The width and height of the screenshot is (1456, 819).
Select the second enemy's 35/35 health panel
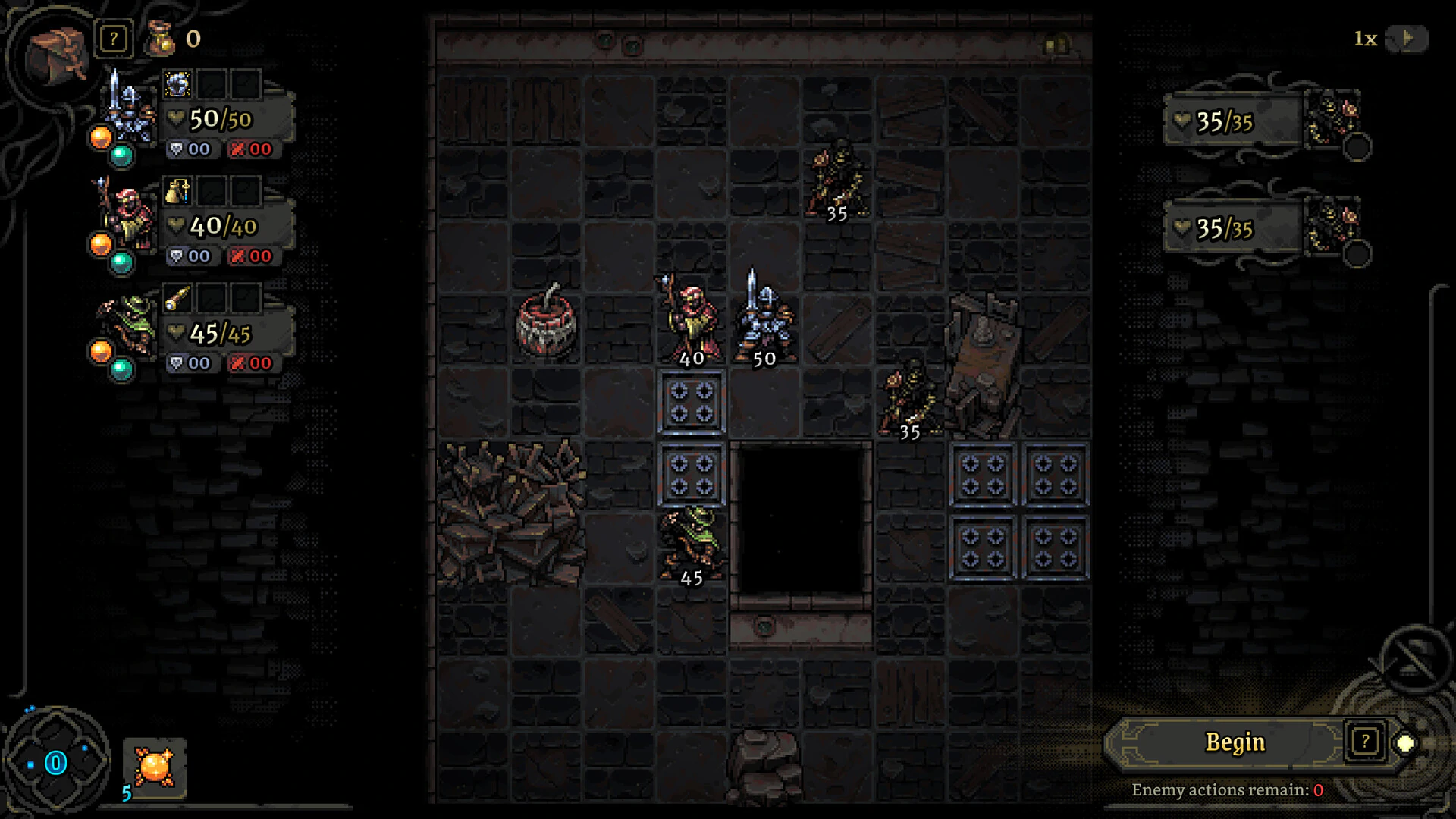[x=1232, y=228]
